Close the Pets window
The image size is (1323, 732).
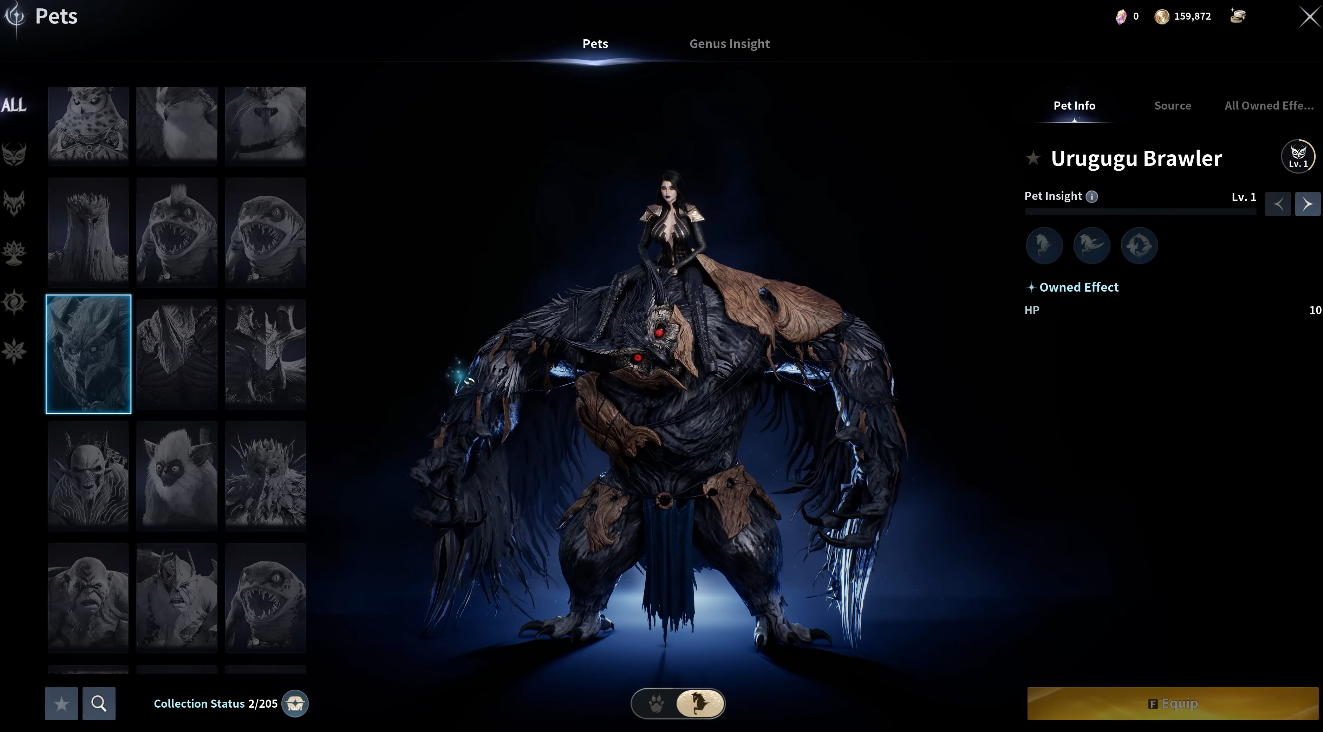[1308, 17]
